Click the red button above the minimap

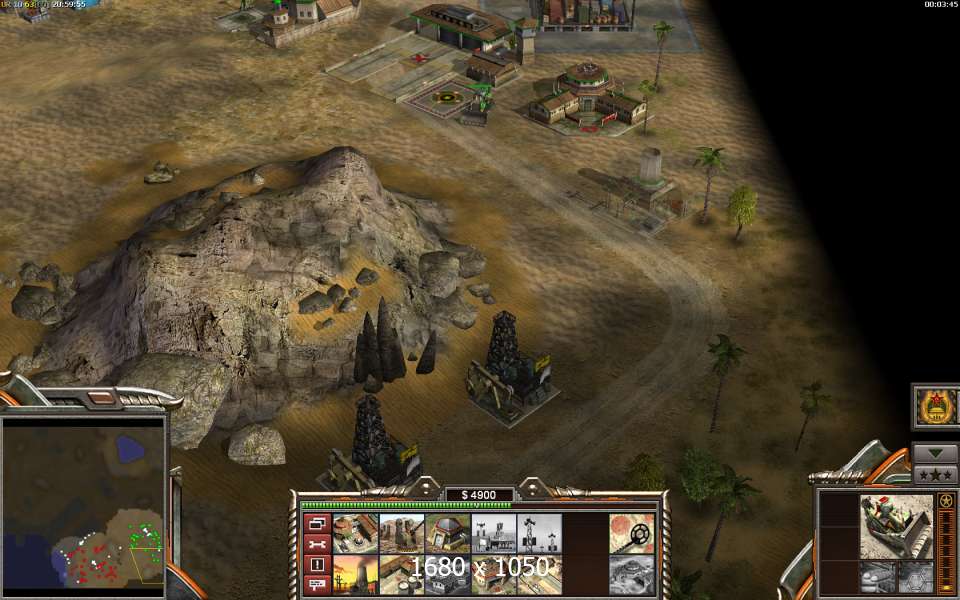pyautogui.click(x=100, y=398)
